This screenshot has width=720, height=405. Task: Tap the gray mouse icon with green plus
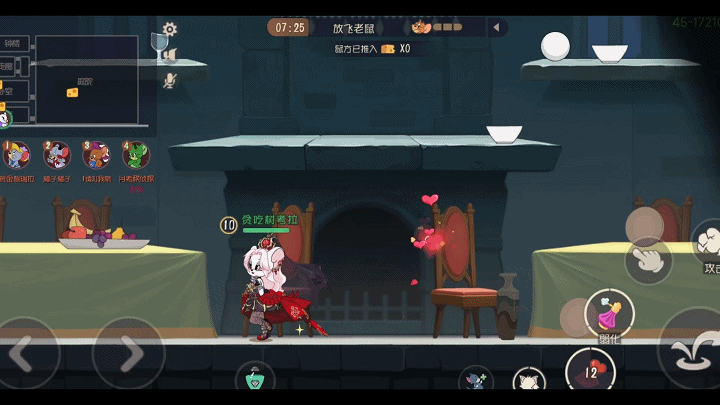coord(476,382)
